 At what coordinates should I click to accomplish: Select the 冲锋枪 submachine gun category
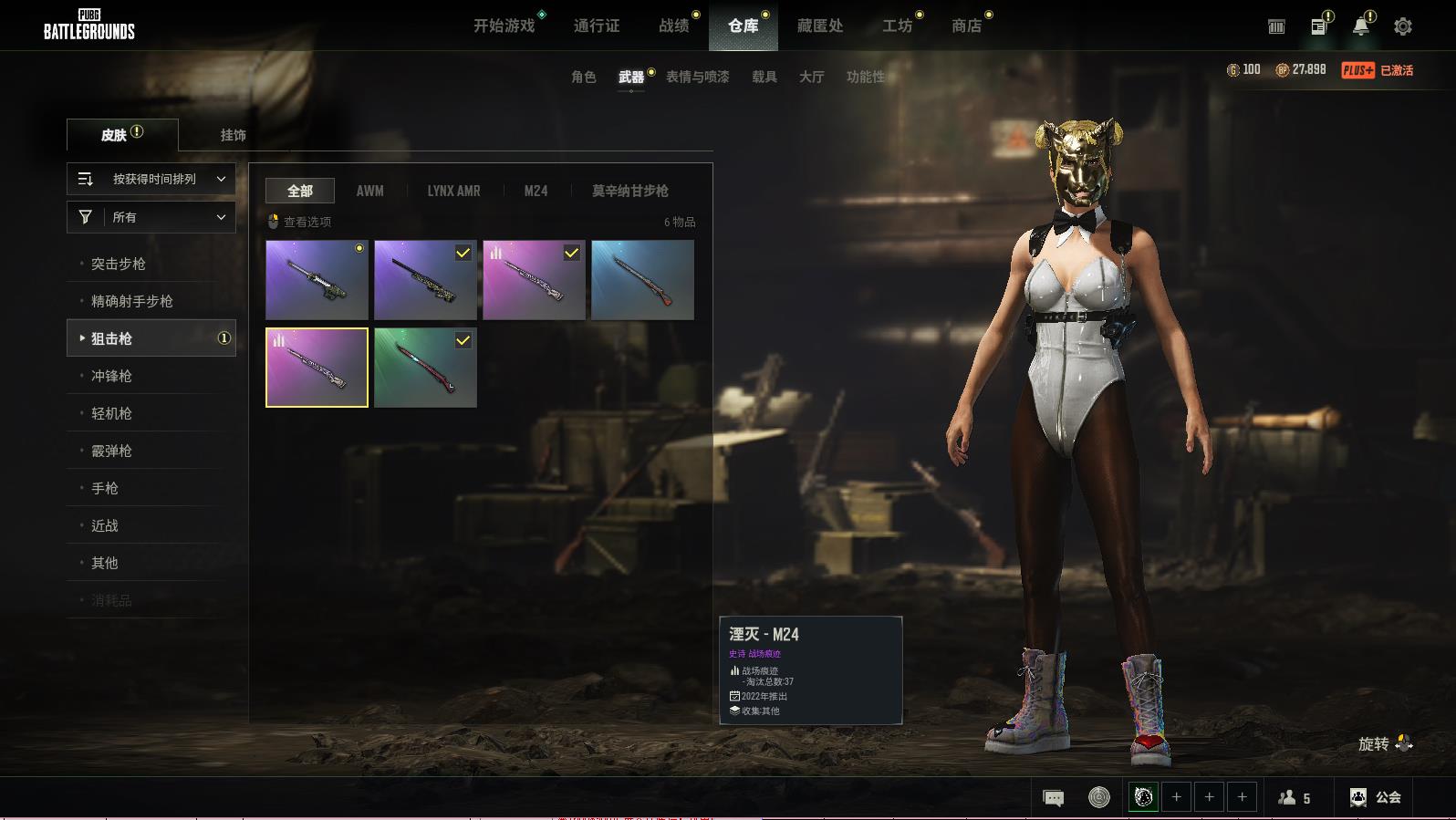point(111,376)
